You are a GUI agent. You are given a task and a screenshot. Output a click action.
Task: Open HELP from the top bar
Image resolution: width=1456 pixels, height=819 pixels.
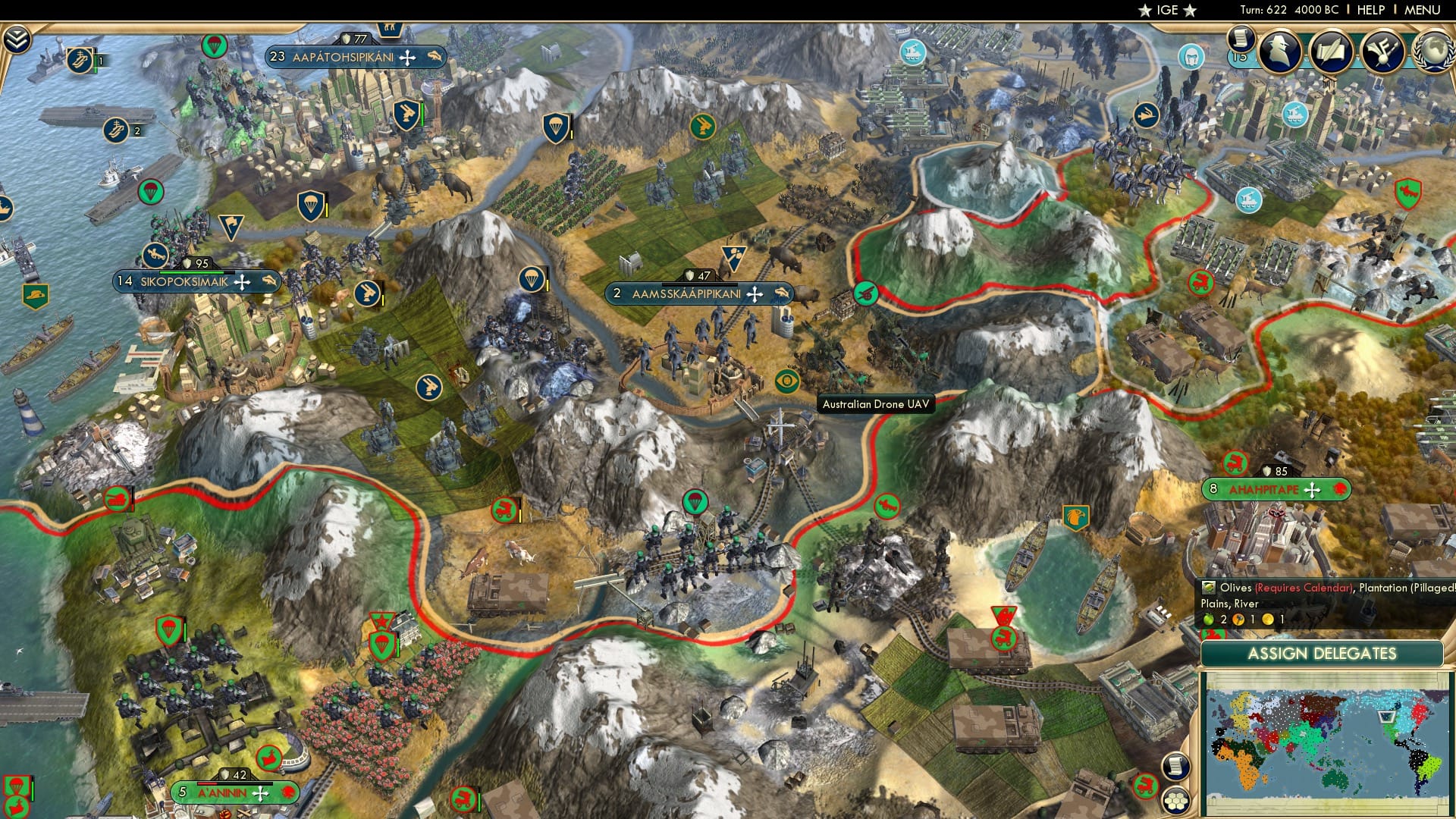coord(1372,9)
